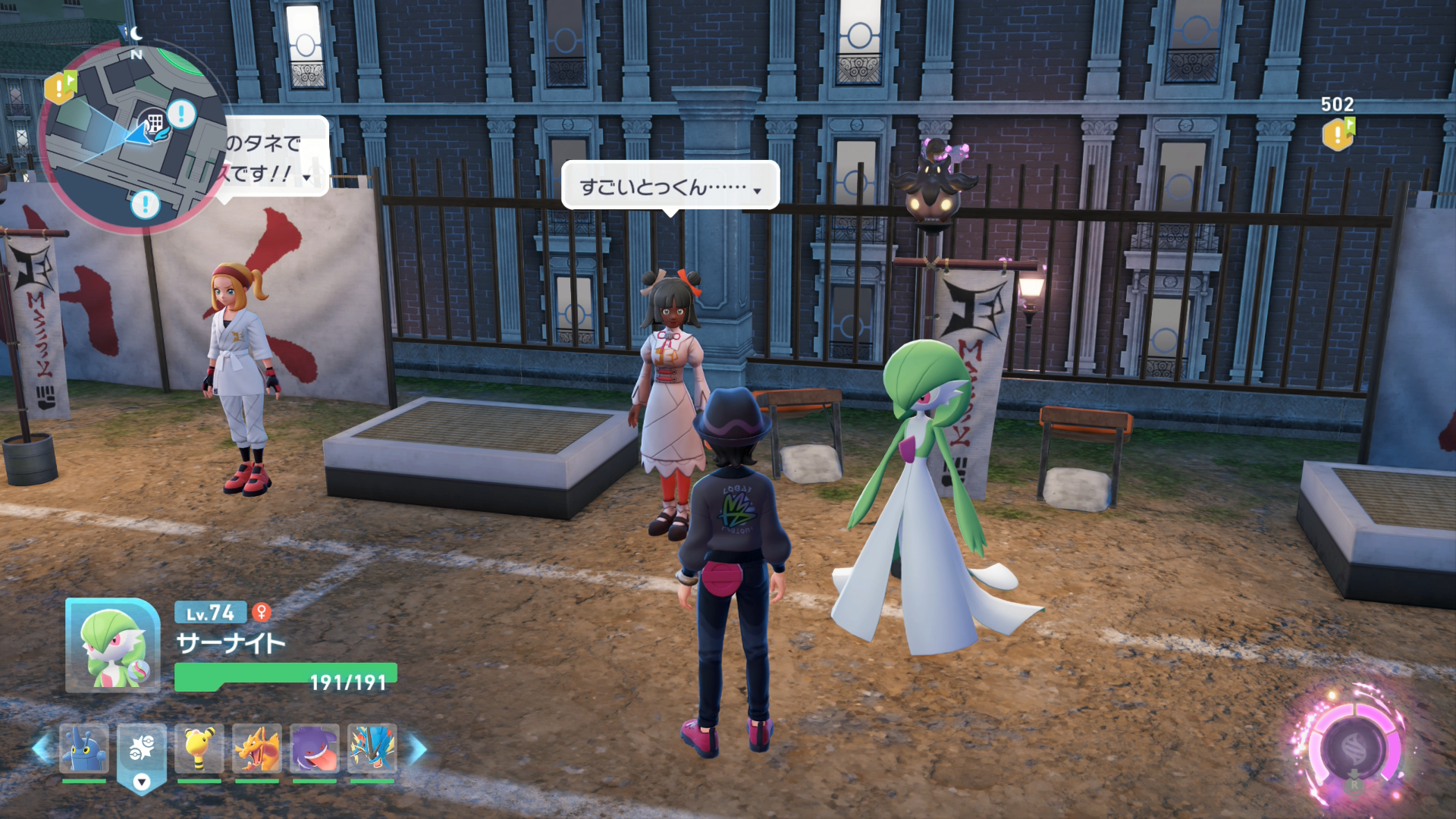Switch to Gengar in the party bar
This screenshot has height=819, width=1456.
pos(315,749)
